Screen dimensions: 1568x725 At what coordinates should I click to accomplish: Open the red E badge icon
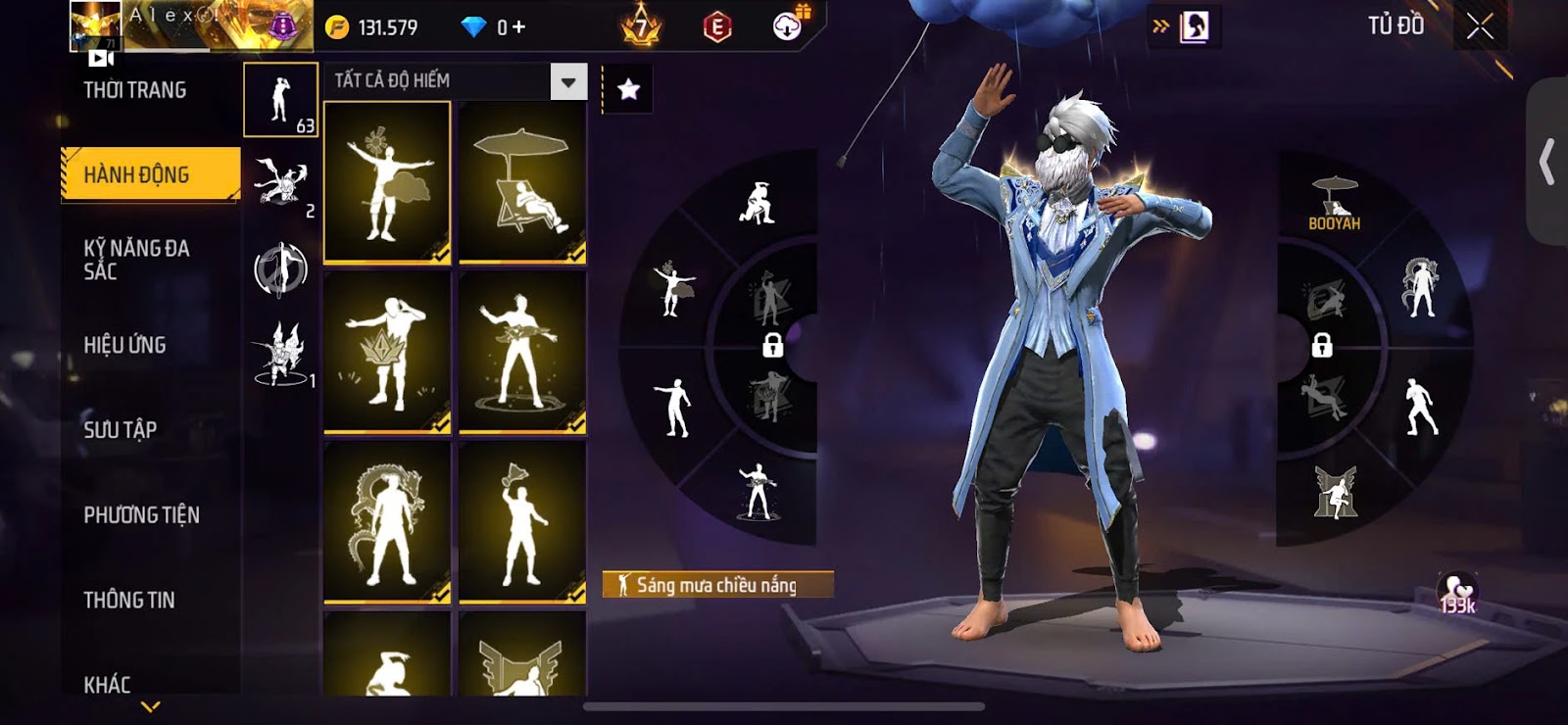click(x=717, y=27)
